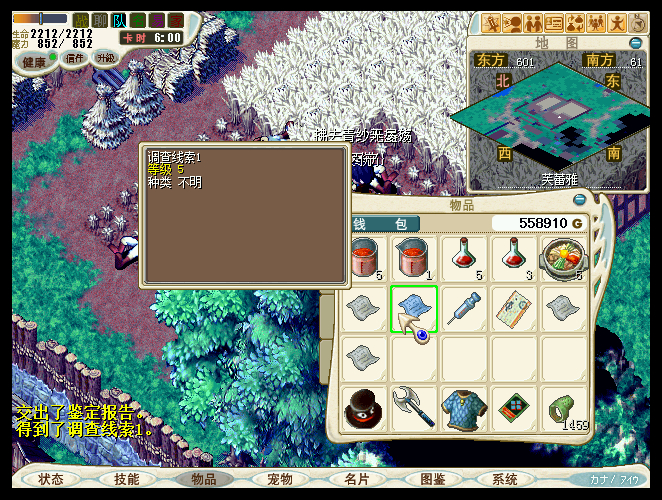The width and height of the screenshot is (662, 500).
Task: Select the 名片 name card tab
Action: coord(356,479)
